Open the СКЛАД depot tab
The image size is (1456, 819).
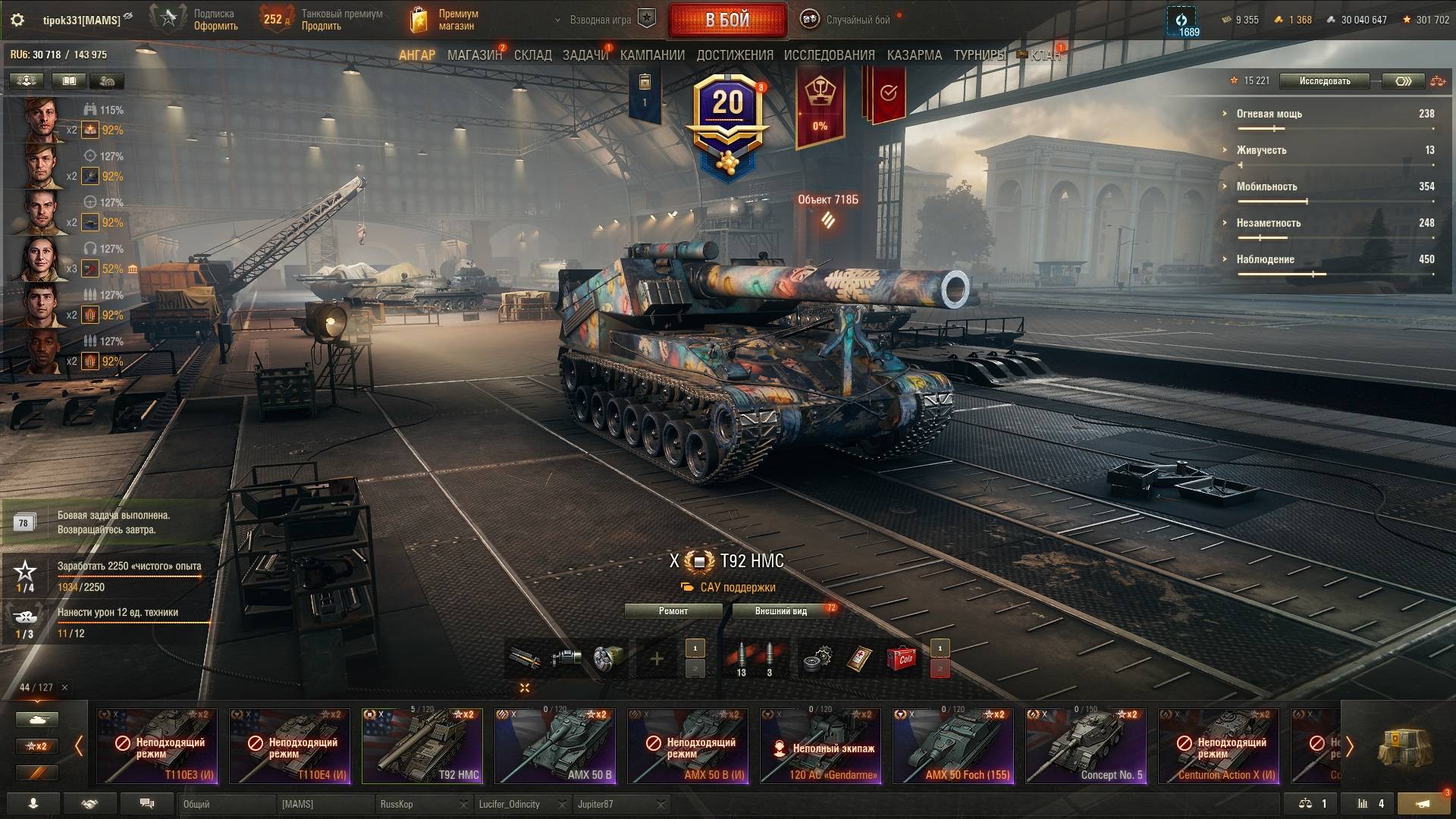pos(532,55)
